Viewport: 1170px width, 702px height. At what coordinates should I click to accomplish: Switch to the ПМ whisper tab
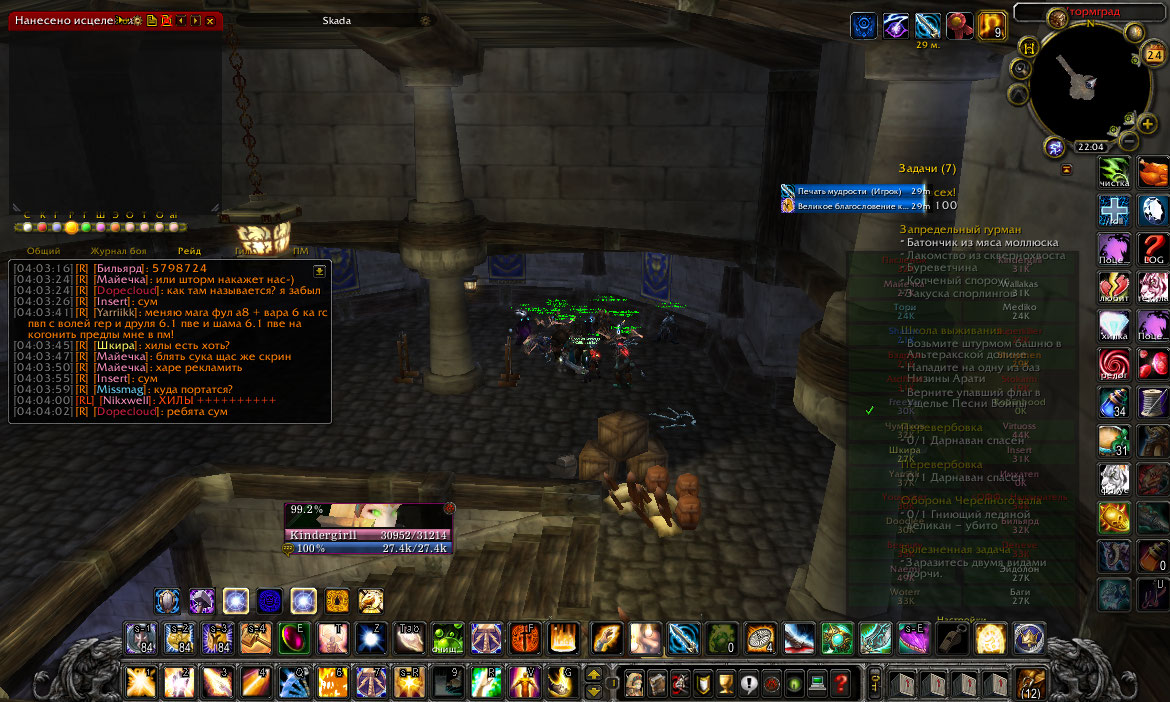(x=300, y=251)
